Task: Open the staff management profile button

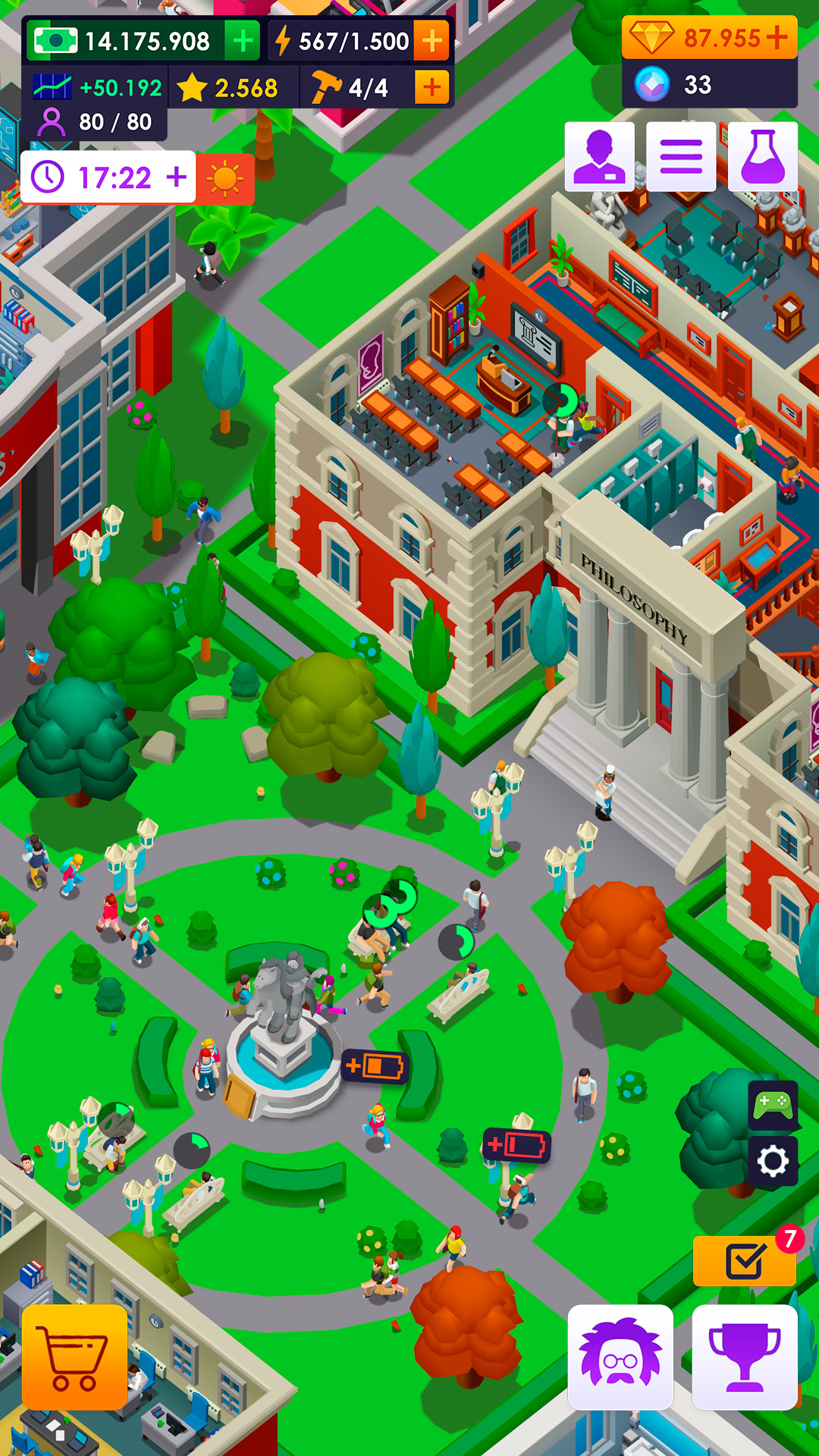Action: click(599, 156)
